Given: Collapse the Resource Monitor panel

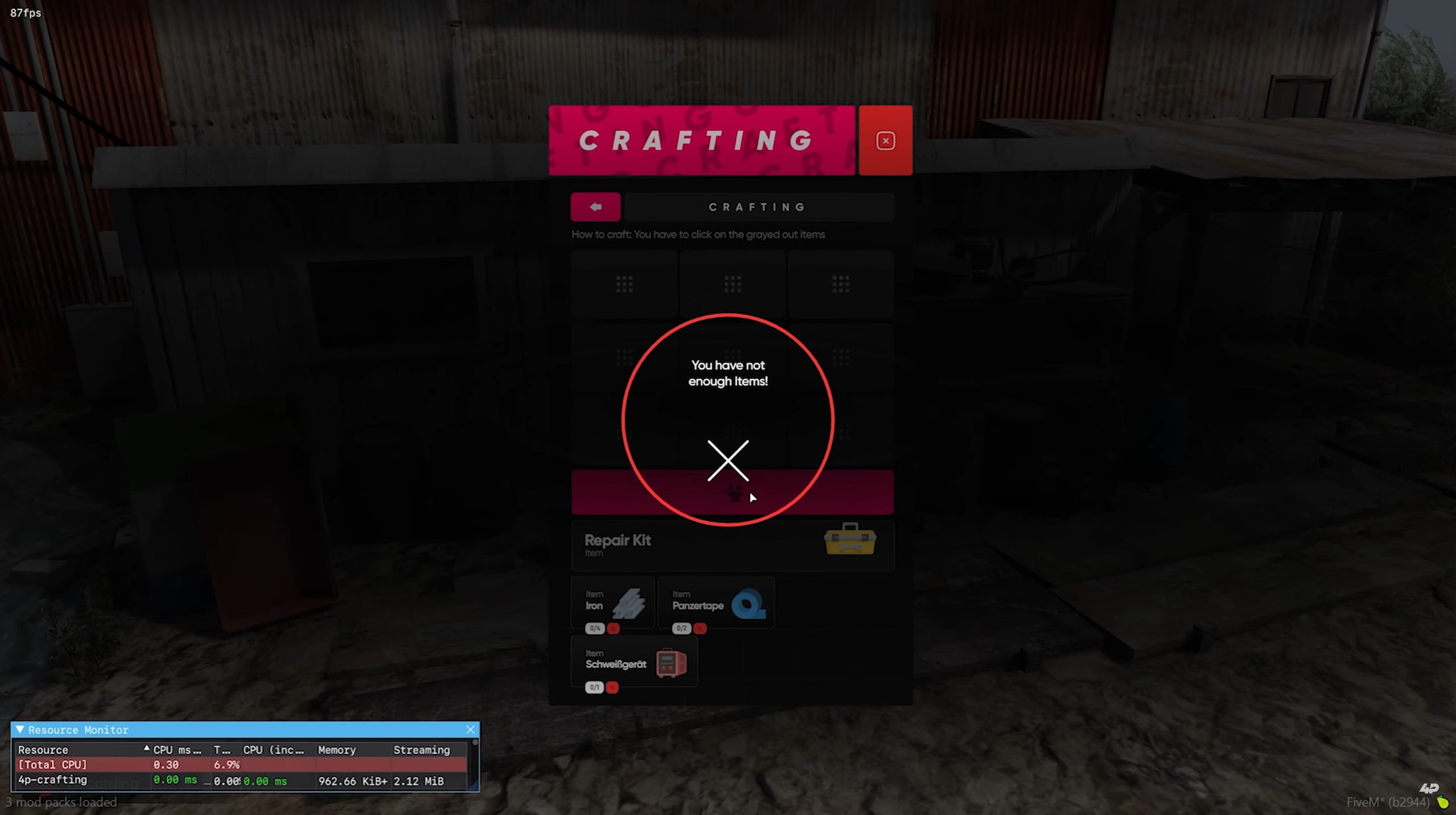Looking at the screenshot, I should [20, 729].
